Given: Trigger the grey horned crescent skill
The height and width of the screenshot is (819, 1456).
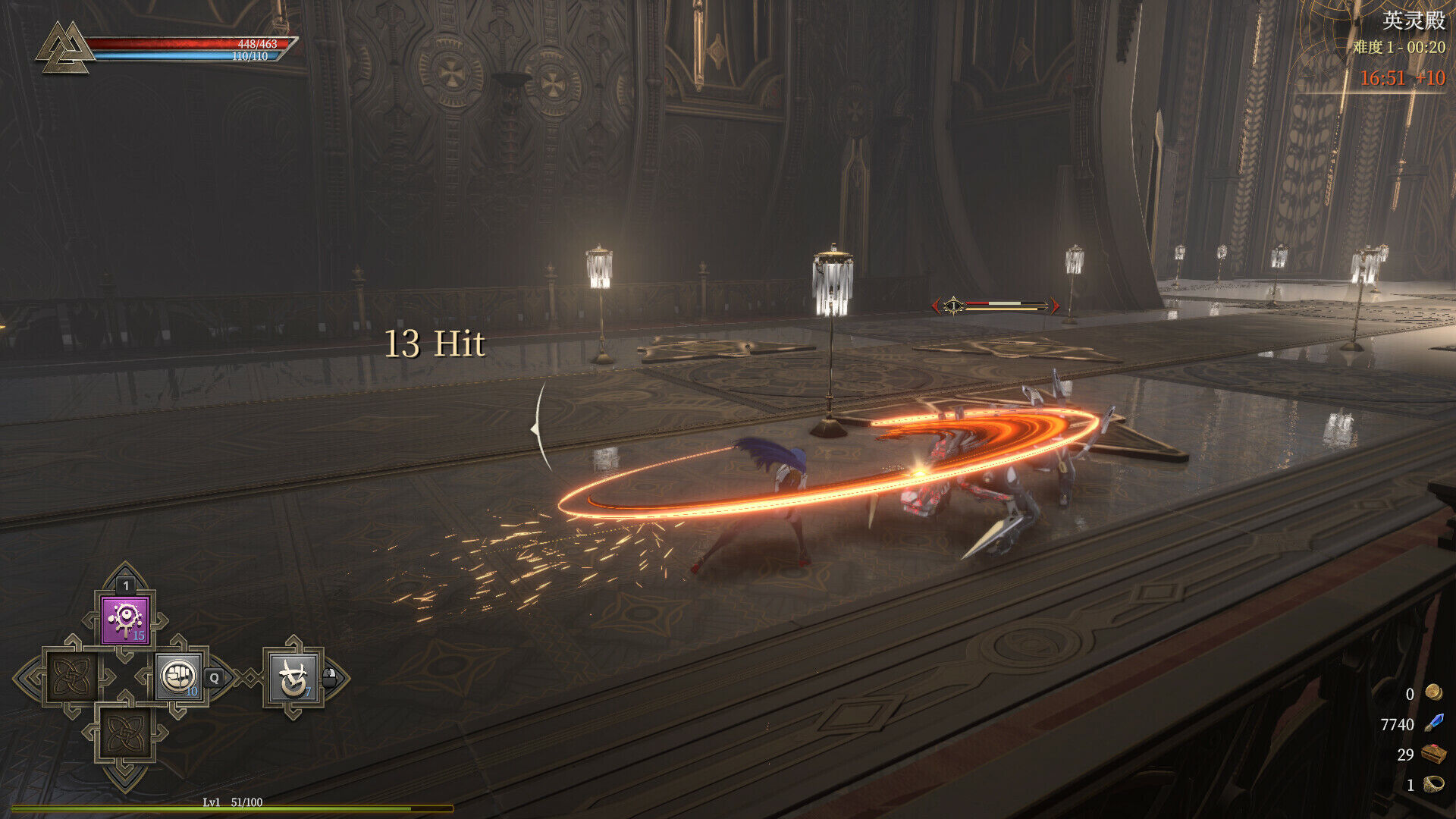Looking at the screenshot, I should (x=293, y=677).
